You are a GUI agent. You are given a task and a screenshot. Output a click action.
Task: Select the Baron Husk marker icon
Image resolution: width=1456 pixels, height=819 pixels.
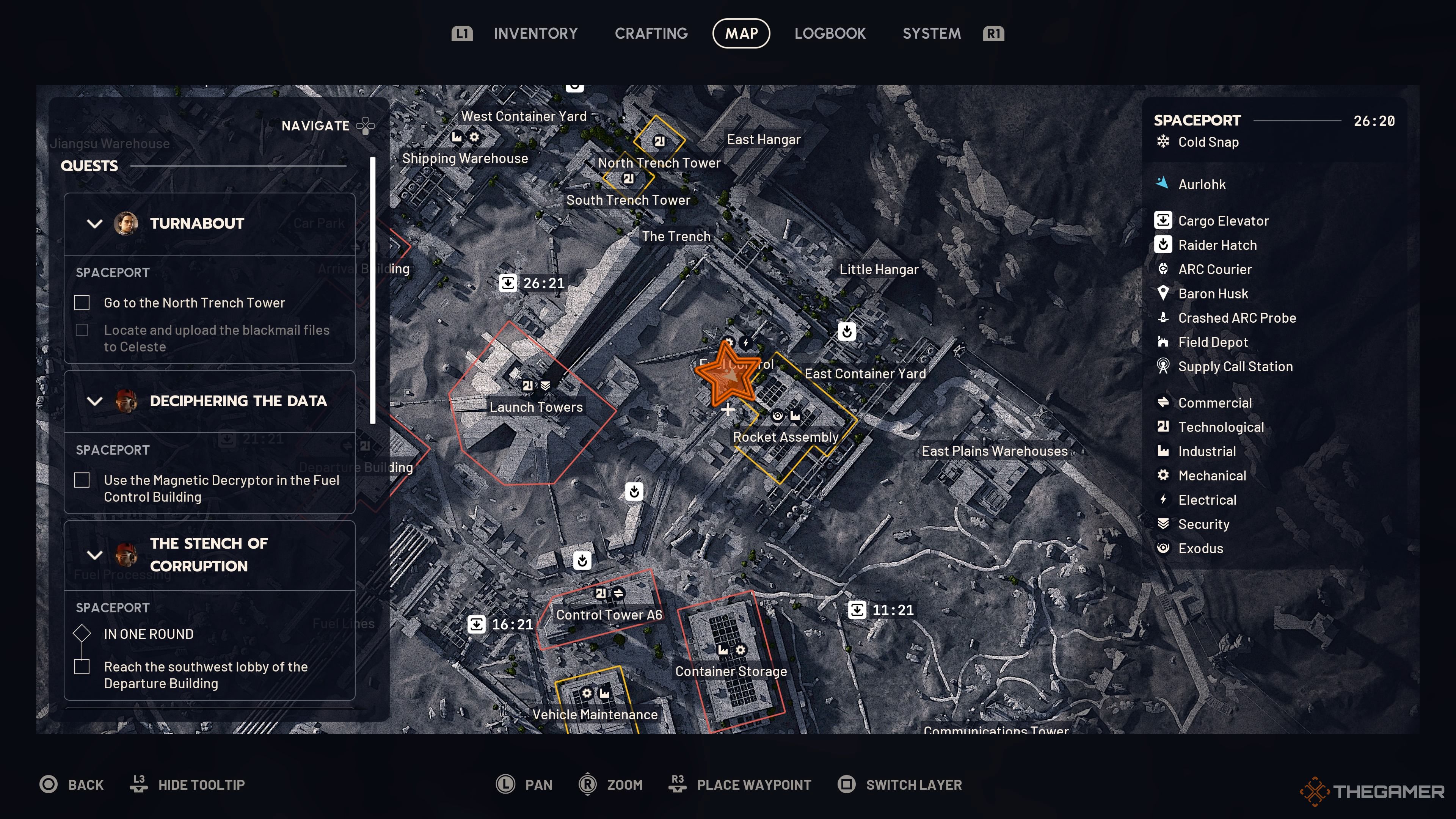pyautogui.click(x=1163, y=293)
